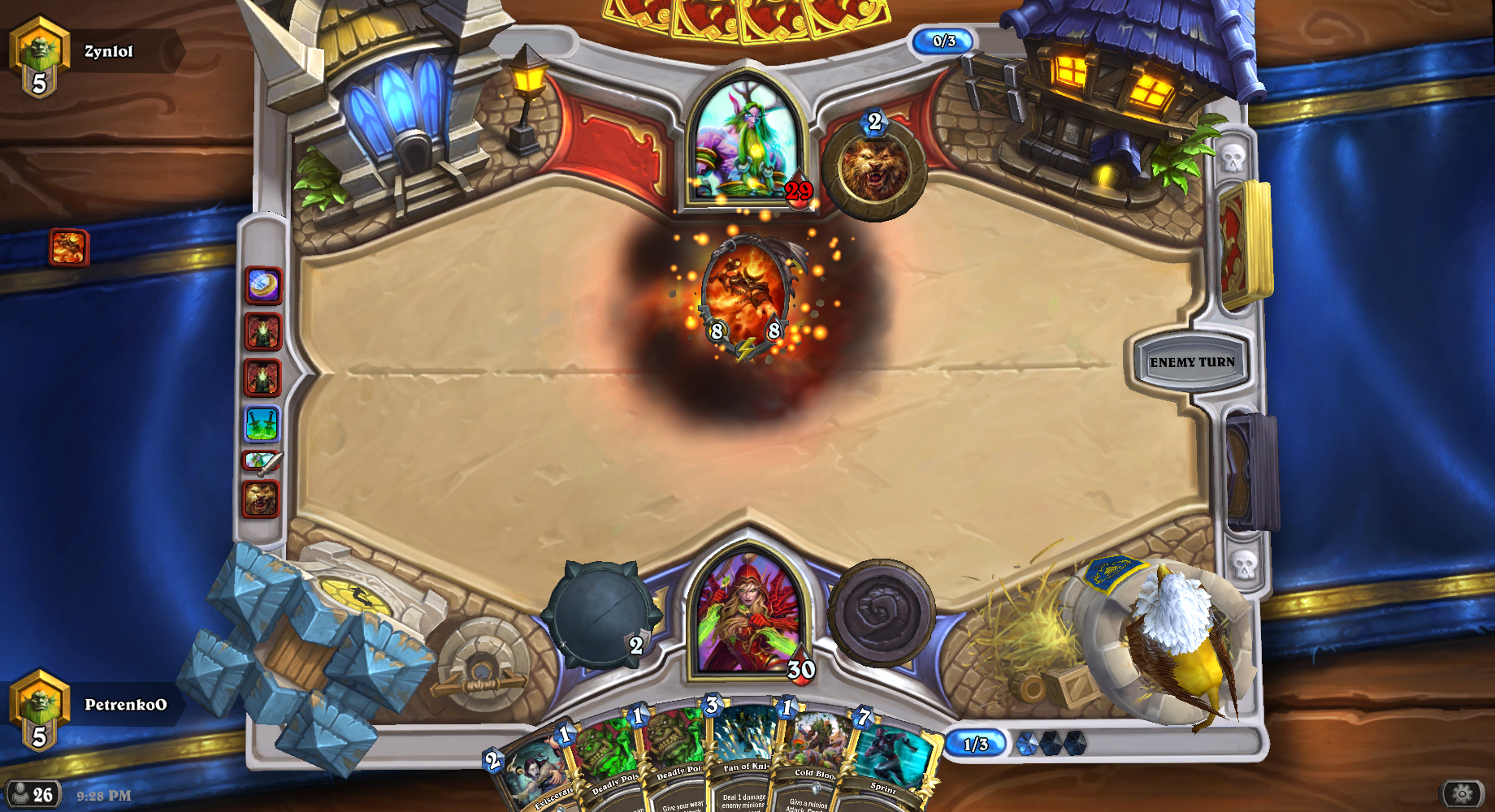The width and height of the screenshot is (1495, 812).
Task: Click the Zynlol player nameplate
Action: click(x=107, y=51)
